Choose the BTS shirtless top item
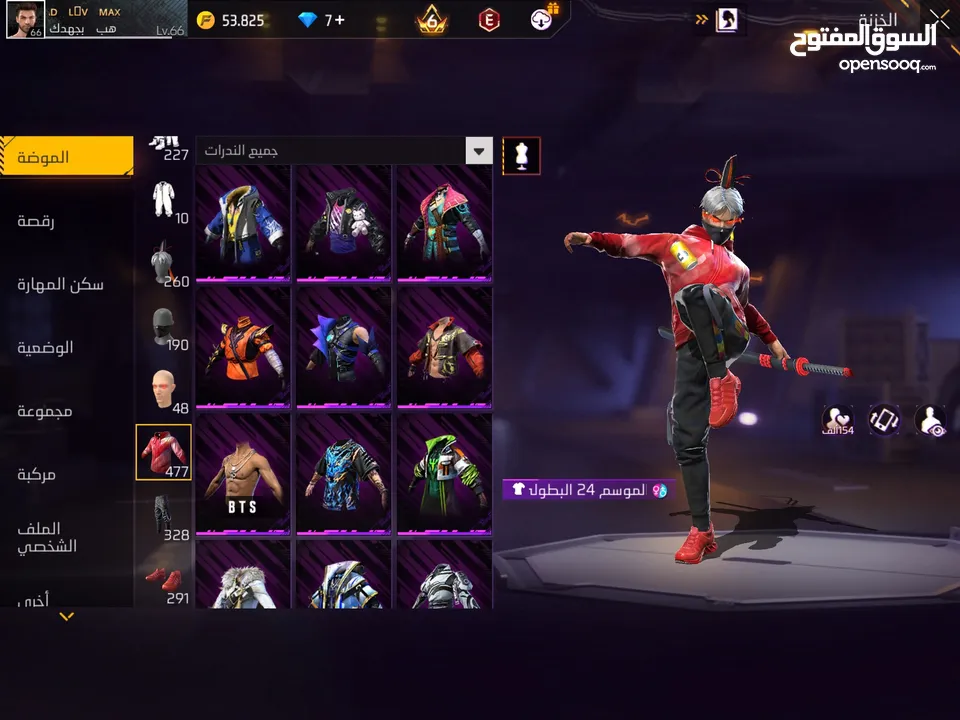Screen dimensions: 960x720 coord(243,474)
